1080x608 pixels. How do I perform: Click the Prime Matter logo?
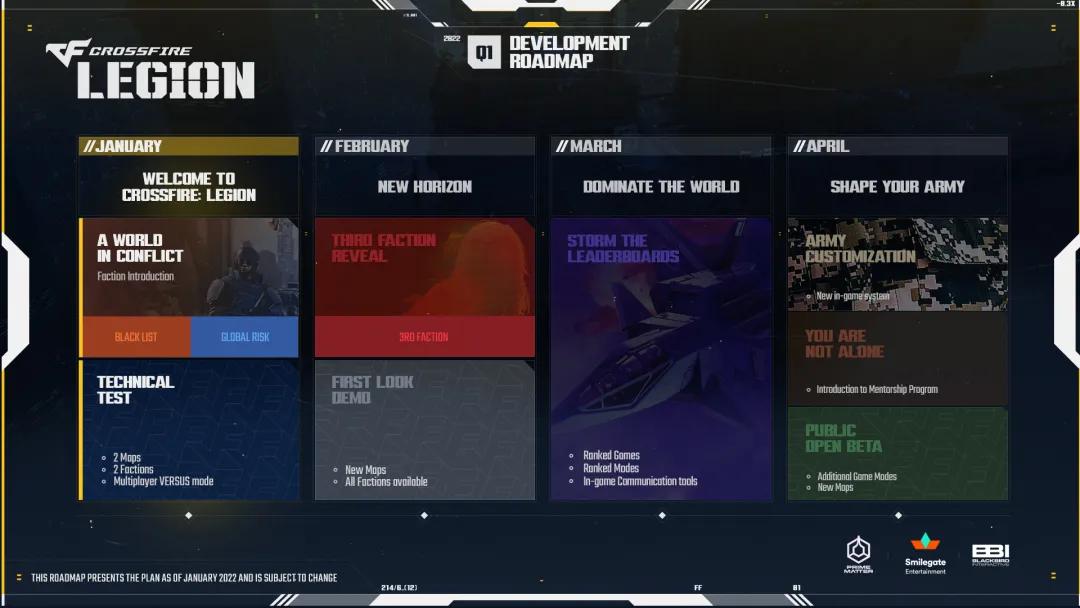tap(859, 554)
